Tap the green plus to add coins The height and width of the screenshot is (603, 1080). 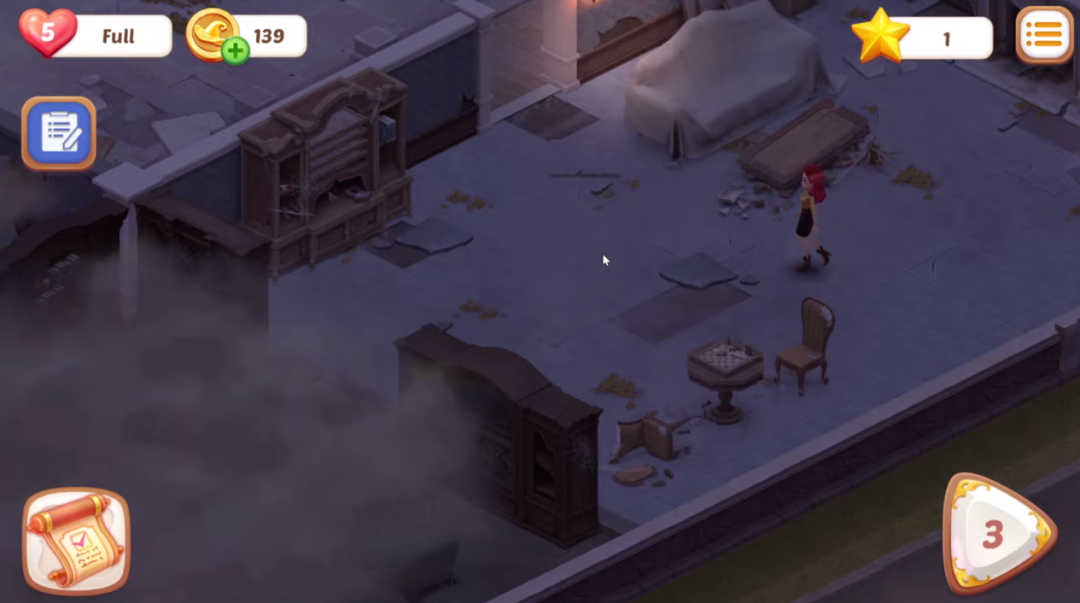(235, 51)
